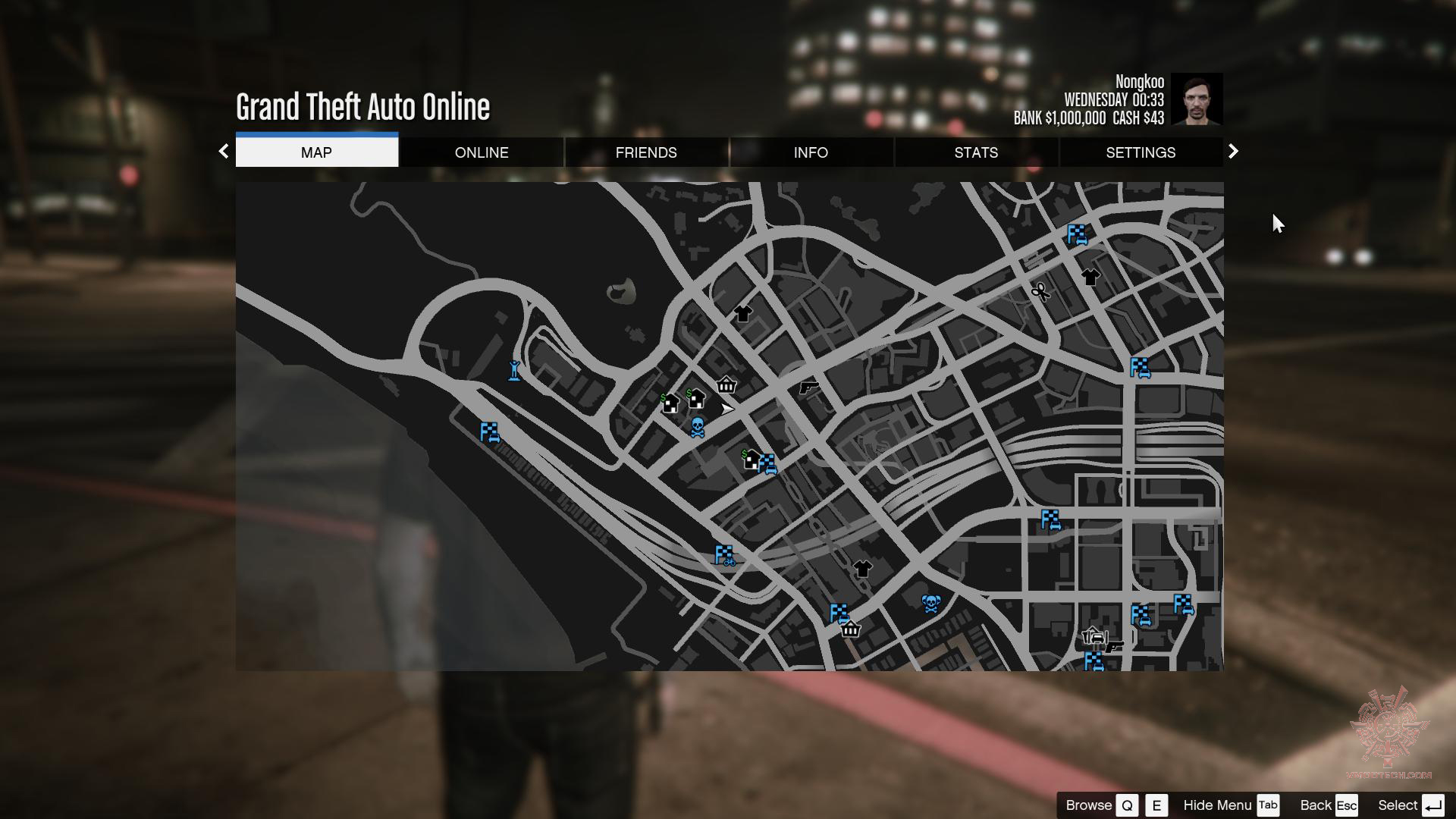This screenshot has height=819, width=1456.
Task: Select the INFO tab
Action: [811, 152]
